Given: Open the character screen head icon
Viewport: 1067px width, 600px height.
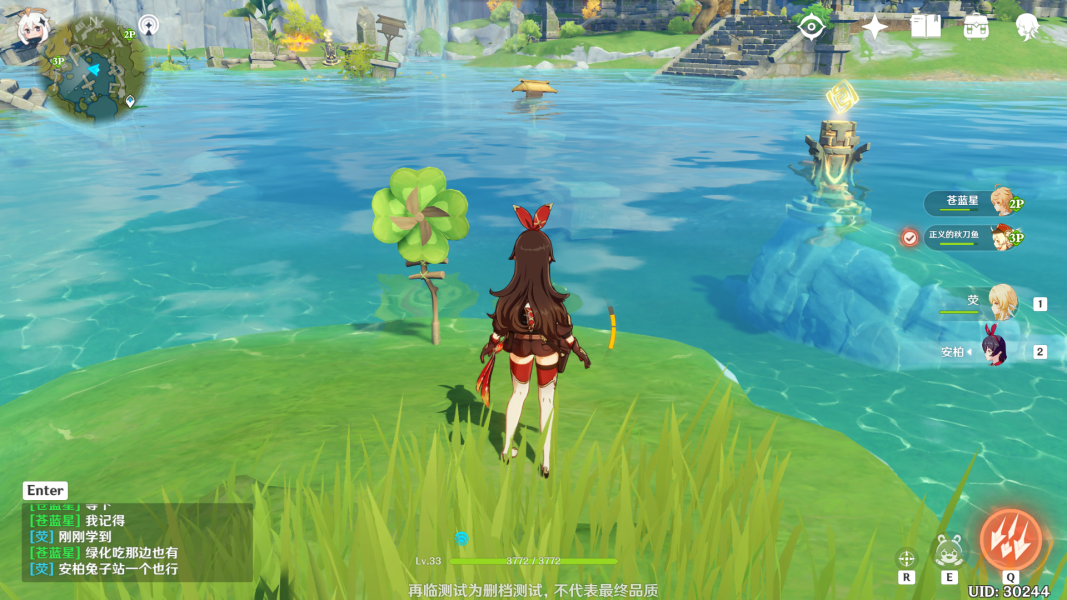Looking at the screenshot, I should pos(1026,27).
